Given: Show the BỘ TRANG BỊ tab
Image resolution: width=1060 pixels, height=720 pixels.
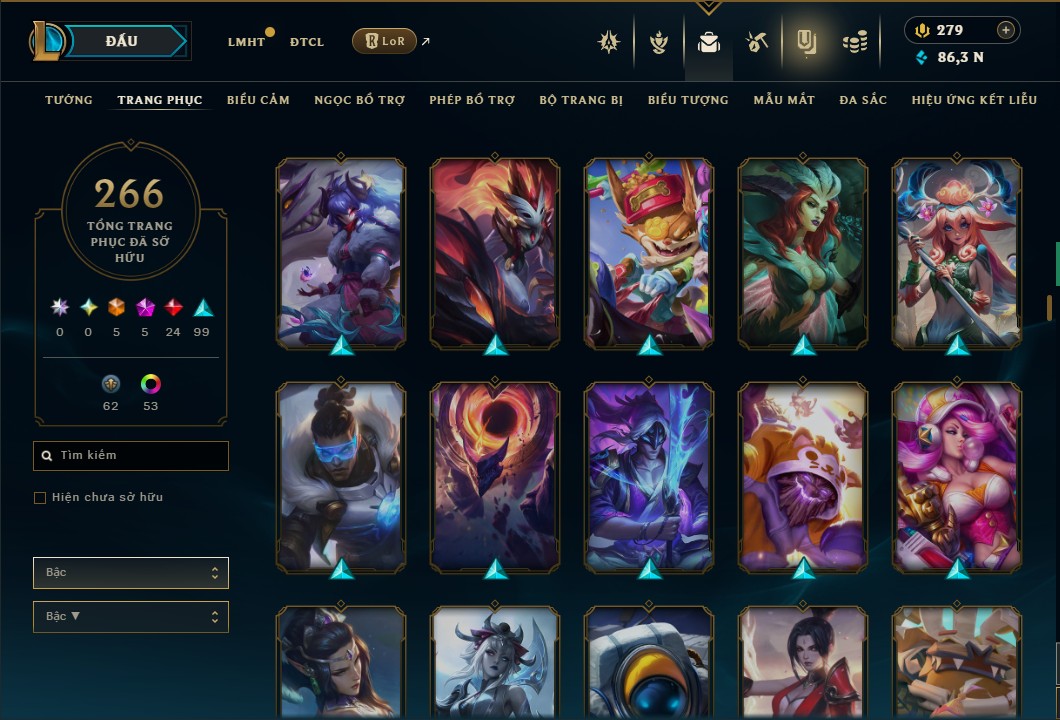Looking at the screenshot, I should [581, 100].
